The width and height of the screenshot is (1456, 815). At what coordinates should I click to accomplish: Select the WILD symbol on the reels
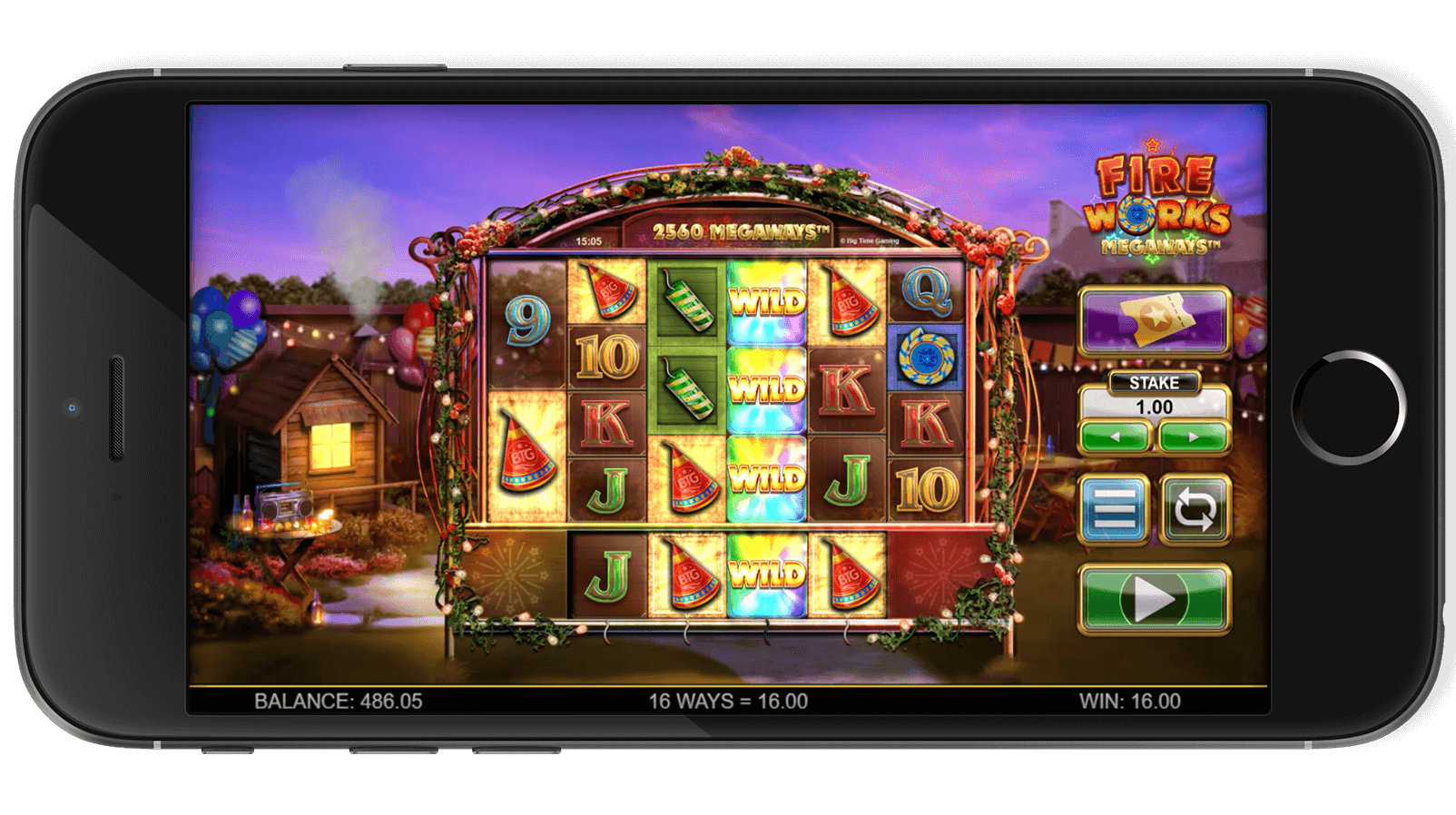pyautogui.click(x=767, y=299)
